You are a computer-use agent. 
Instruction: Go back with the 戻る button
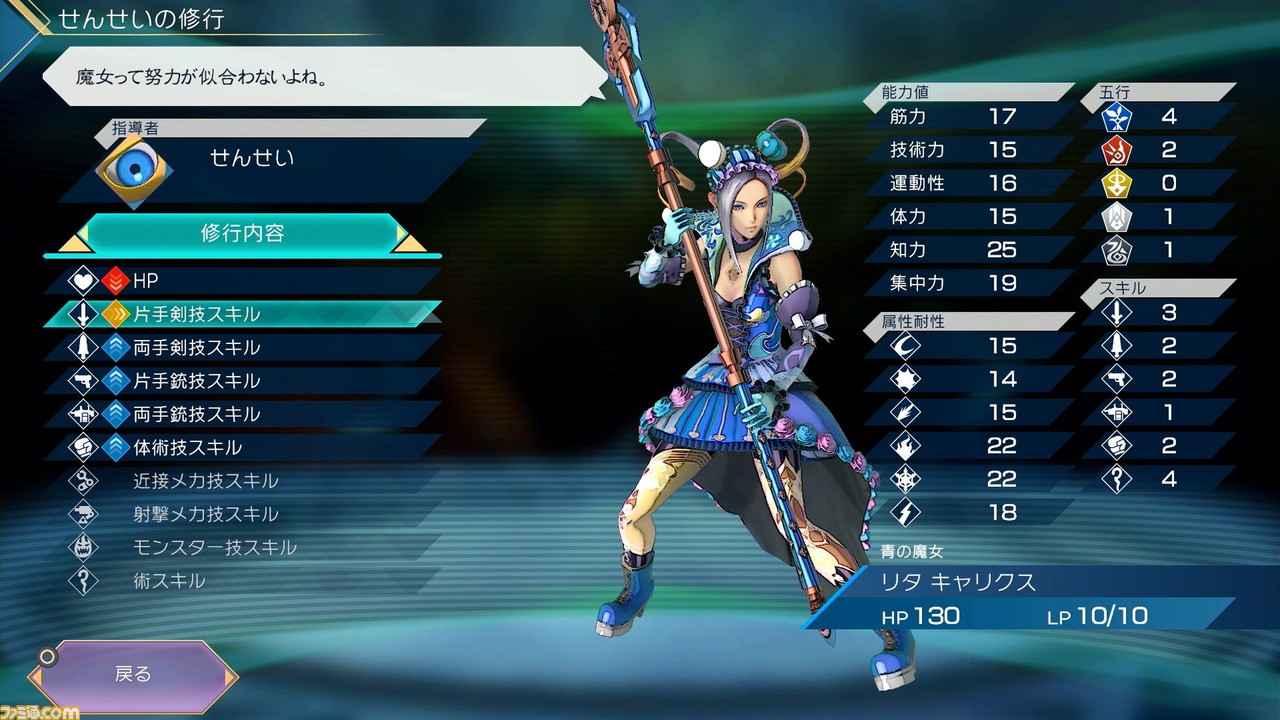point(133,674)
